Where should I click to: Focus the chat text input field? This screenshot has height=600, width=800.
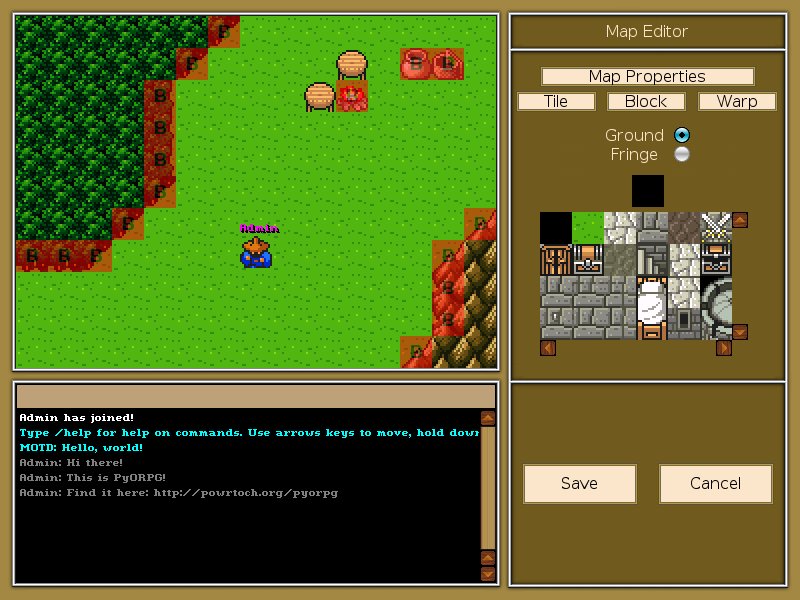click(256, 396)
